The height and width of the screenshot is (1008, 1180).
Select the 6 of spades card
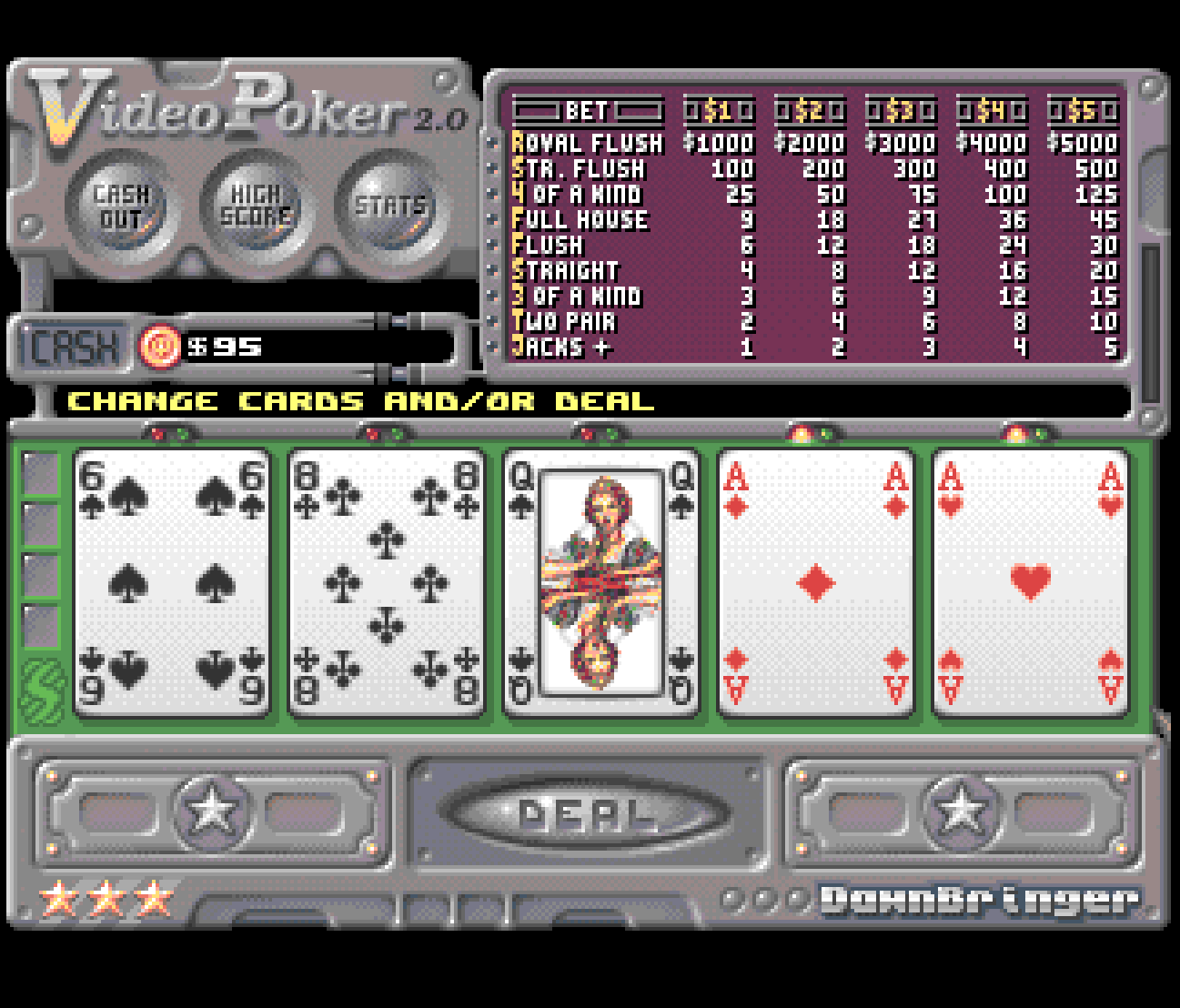172,582
